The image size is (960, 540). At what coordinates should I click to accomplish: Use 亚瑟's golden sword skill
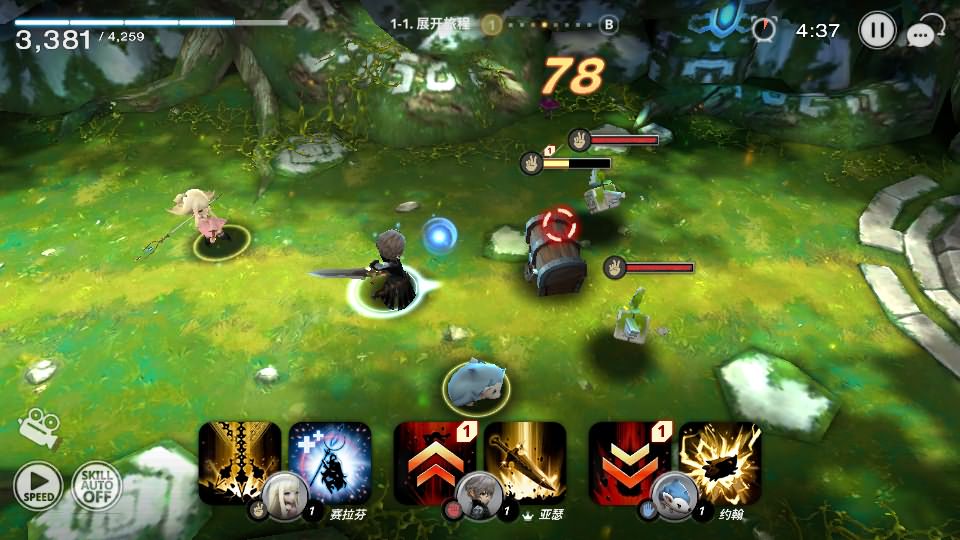click(526, 460)
